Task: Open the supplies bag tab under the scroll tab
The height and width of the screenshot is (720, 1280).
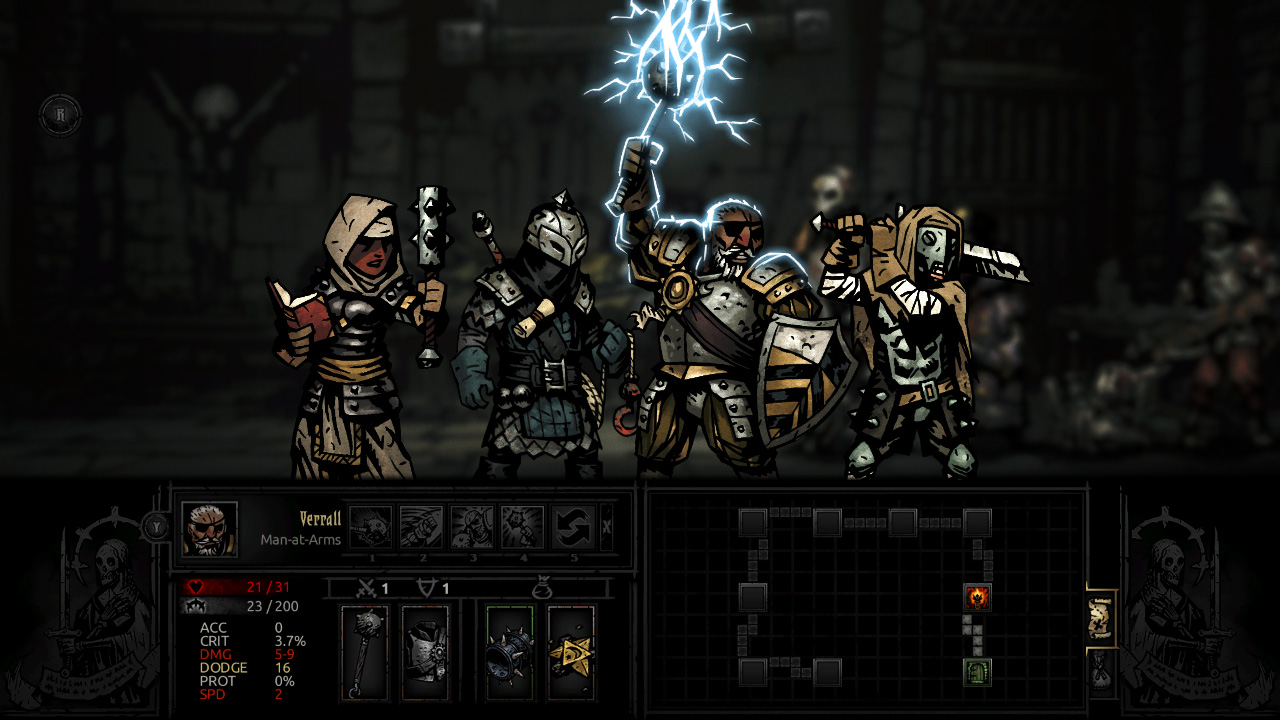Action: point(1101,671)
